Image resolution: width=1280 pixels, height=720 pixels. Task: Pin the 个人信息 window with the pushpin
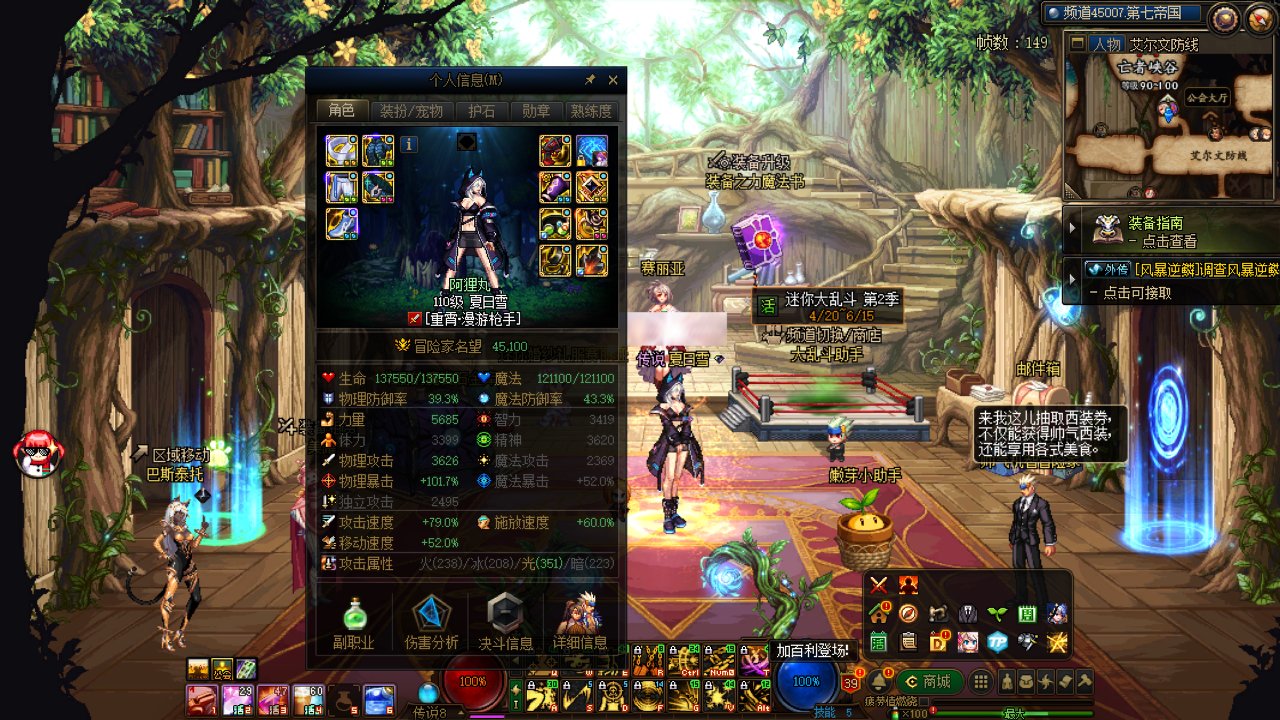tap(590, 80)
